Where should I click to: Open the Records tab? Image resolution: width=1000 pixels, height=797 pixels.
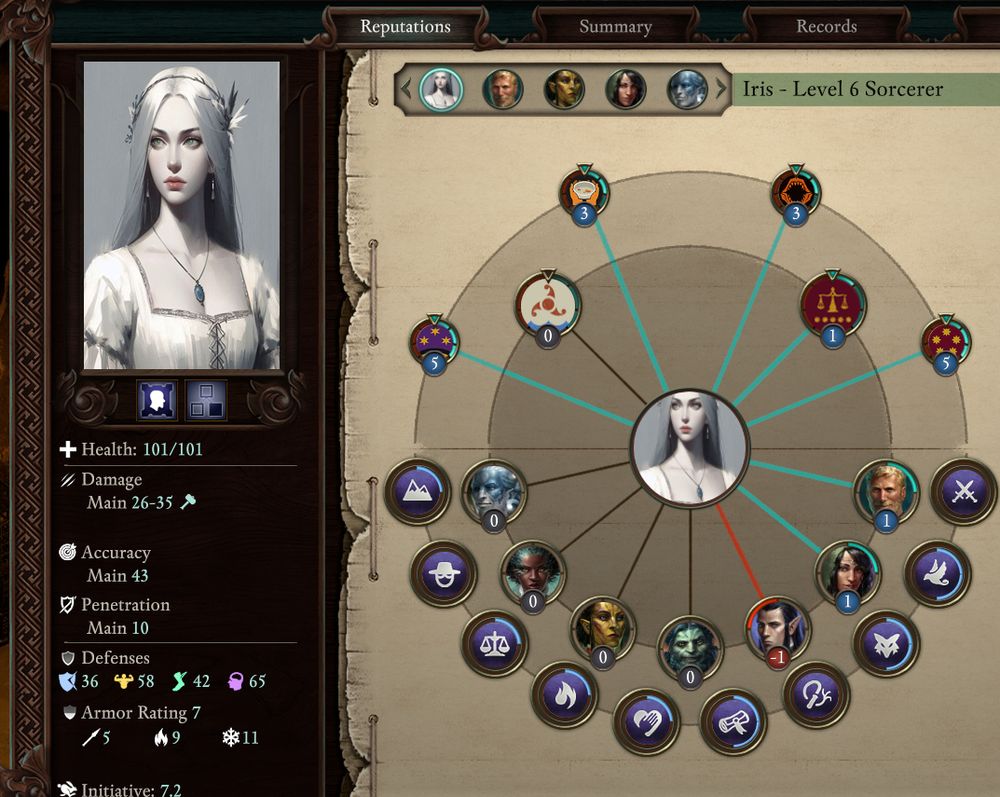[x=826, y=27]
